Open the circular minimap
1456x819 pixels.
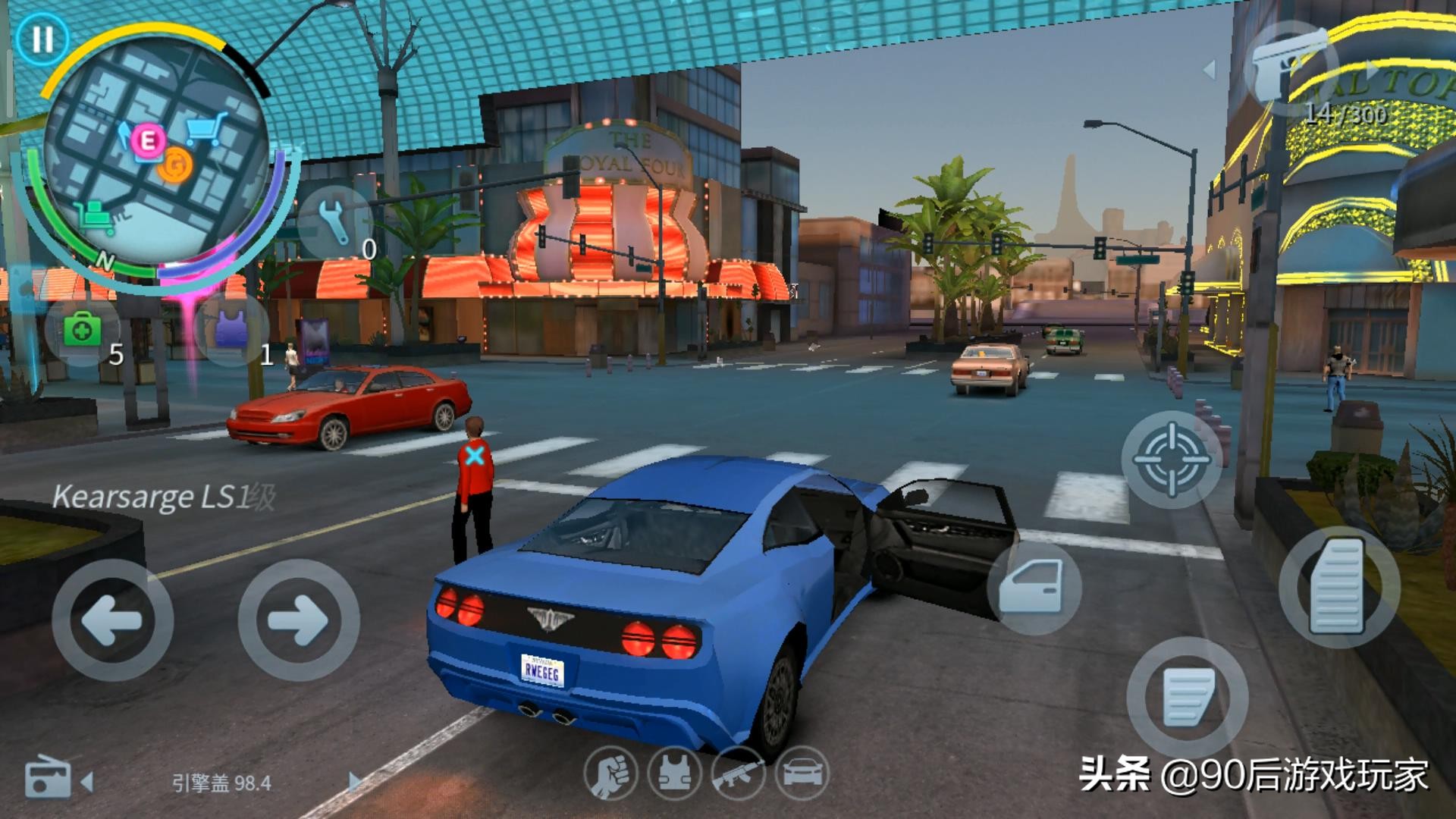tap(155, 155)
